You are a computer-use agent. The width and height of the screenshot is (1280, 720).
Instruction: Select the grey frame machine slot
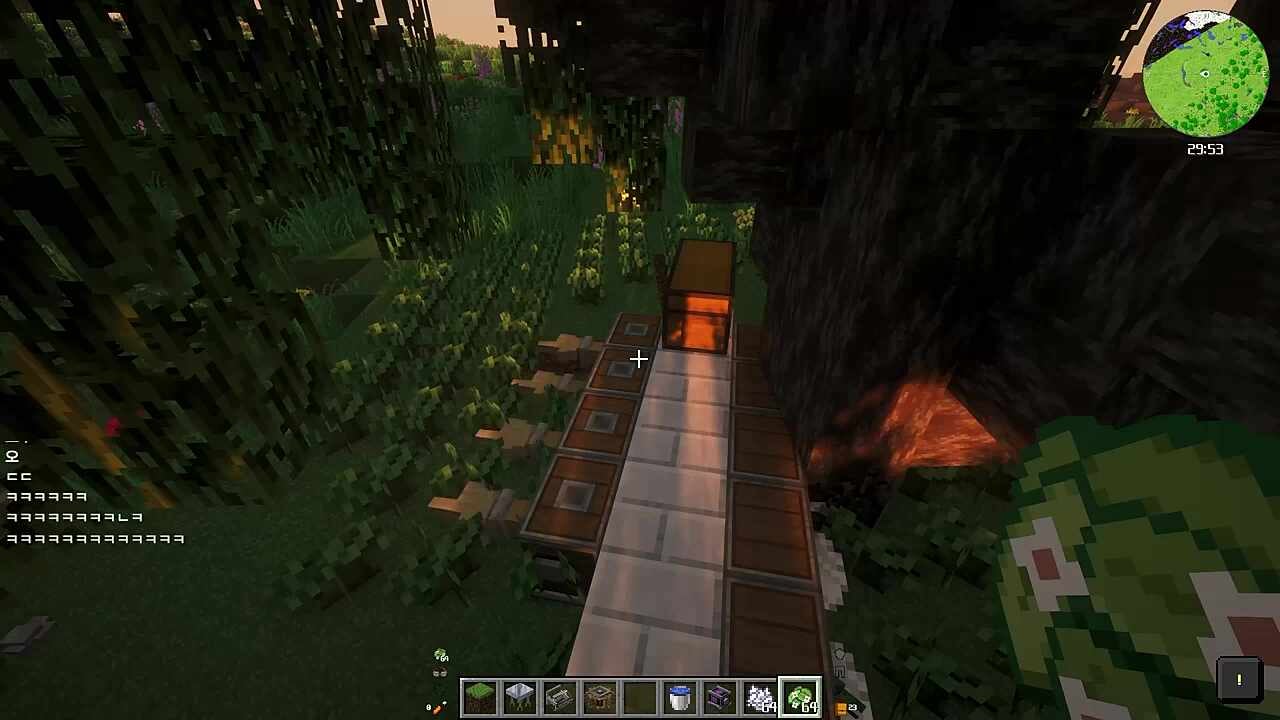click(560, 697)
